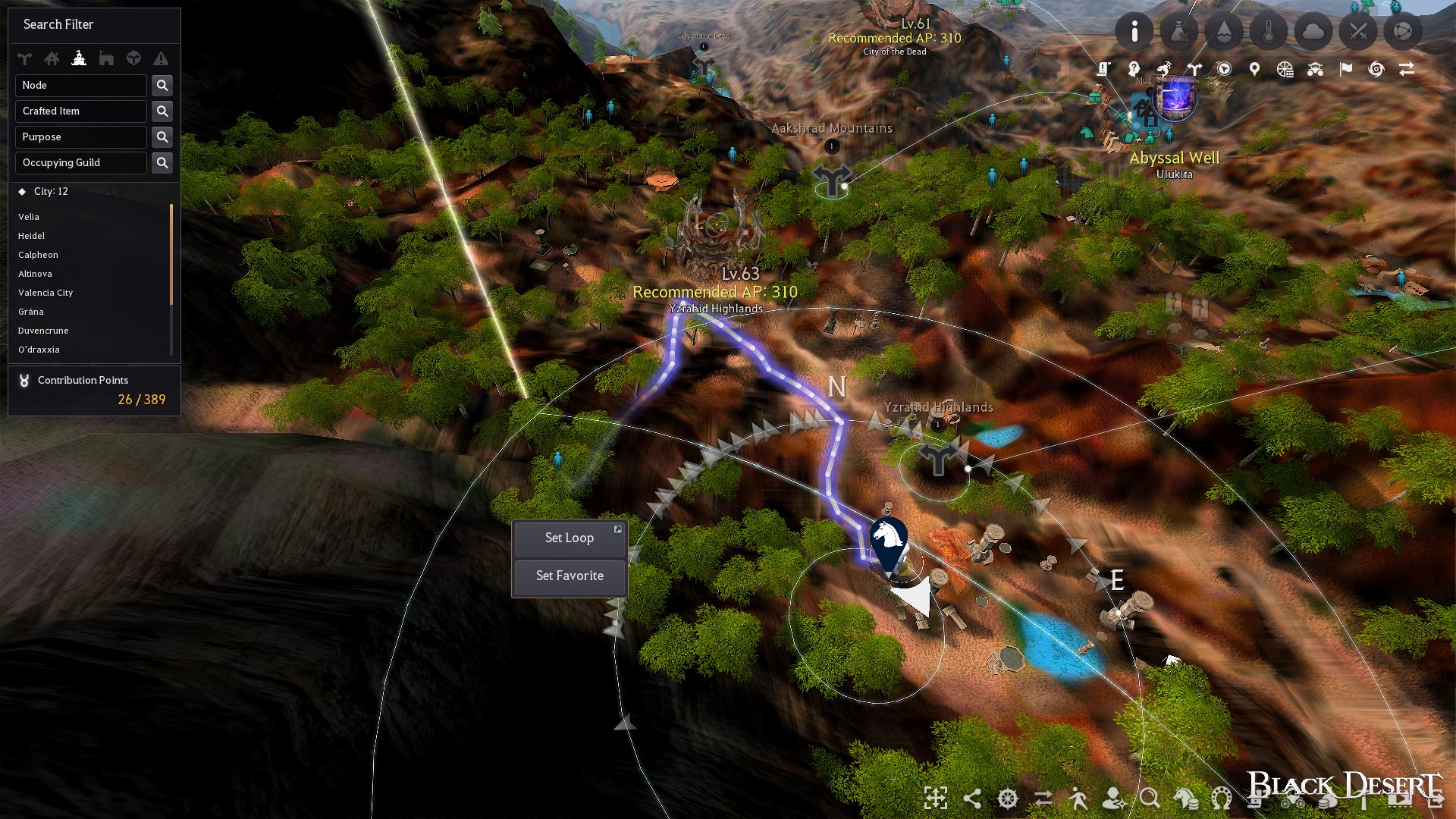The height and width of the screenshot is (819, 1456).
Task: Click the search button beside Occupying Guild
Action: pos(162,162)
